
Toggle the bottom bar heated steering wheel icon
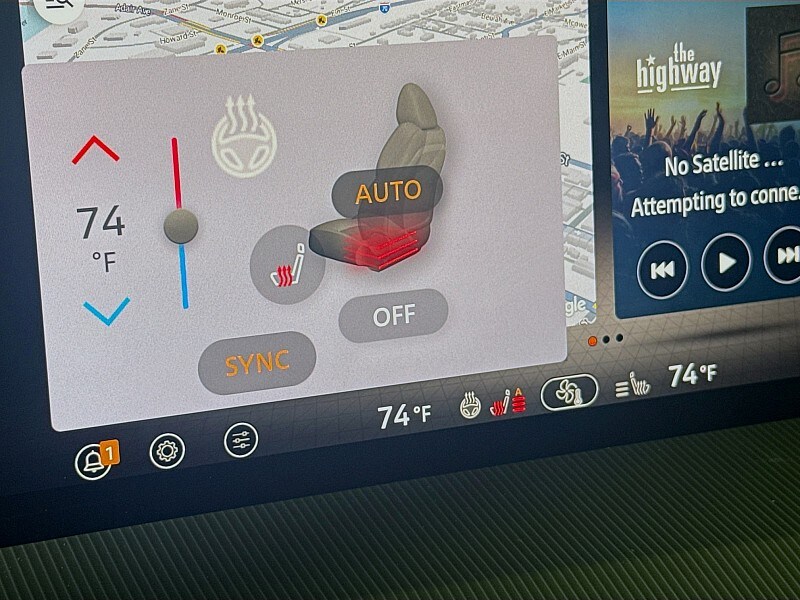(470, 407)
